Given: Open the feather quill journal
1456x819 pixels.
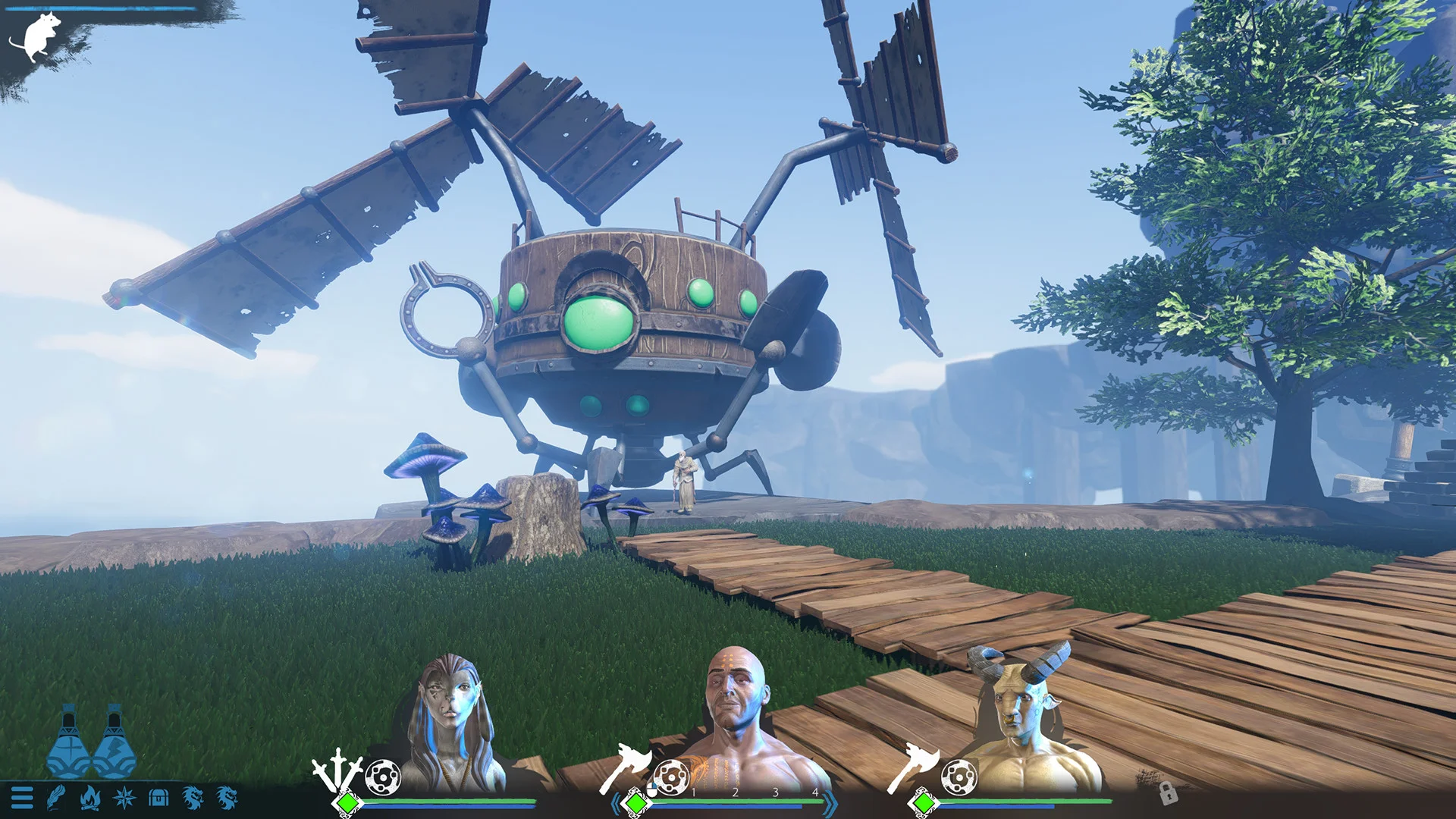Looking at the screenshot, I should pyautogui.click(x=56, y=797).
